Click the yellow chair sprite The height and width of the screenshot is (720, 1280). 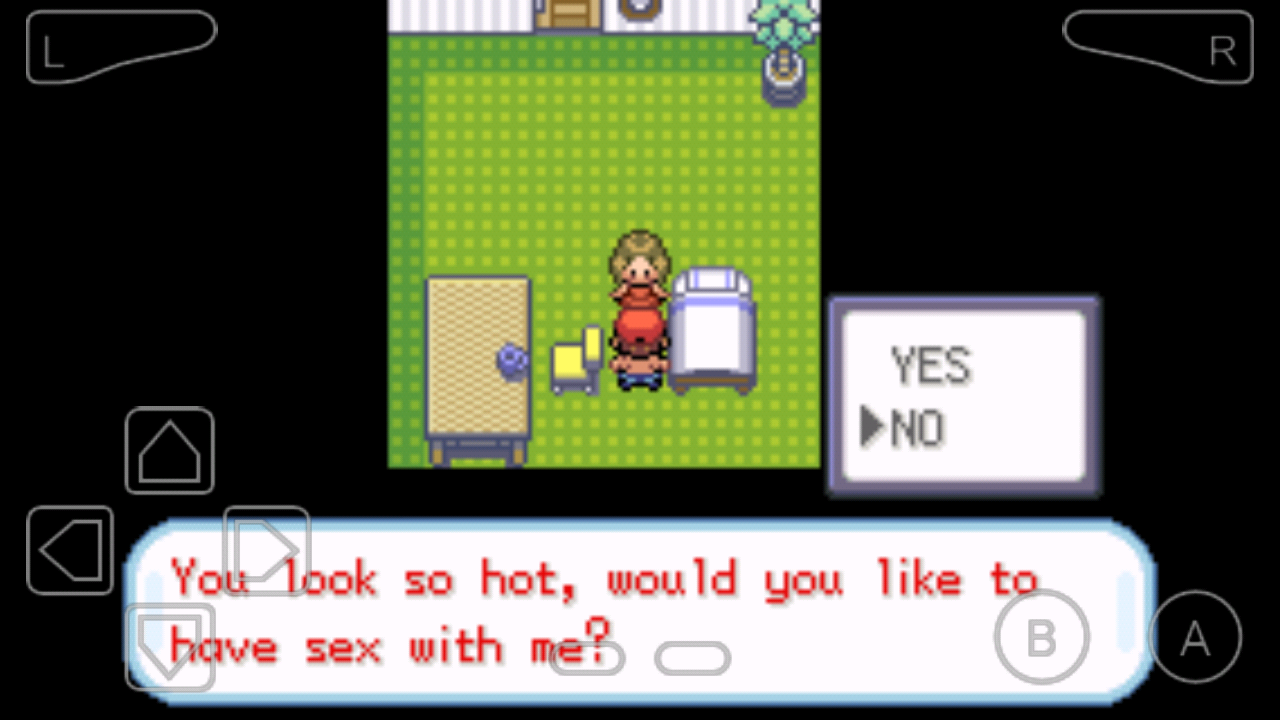click(x=576, y=360)
